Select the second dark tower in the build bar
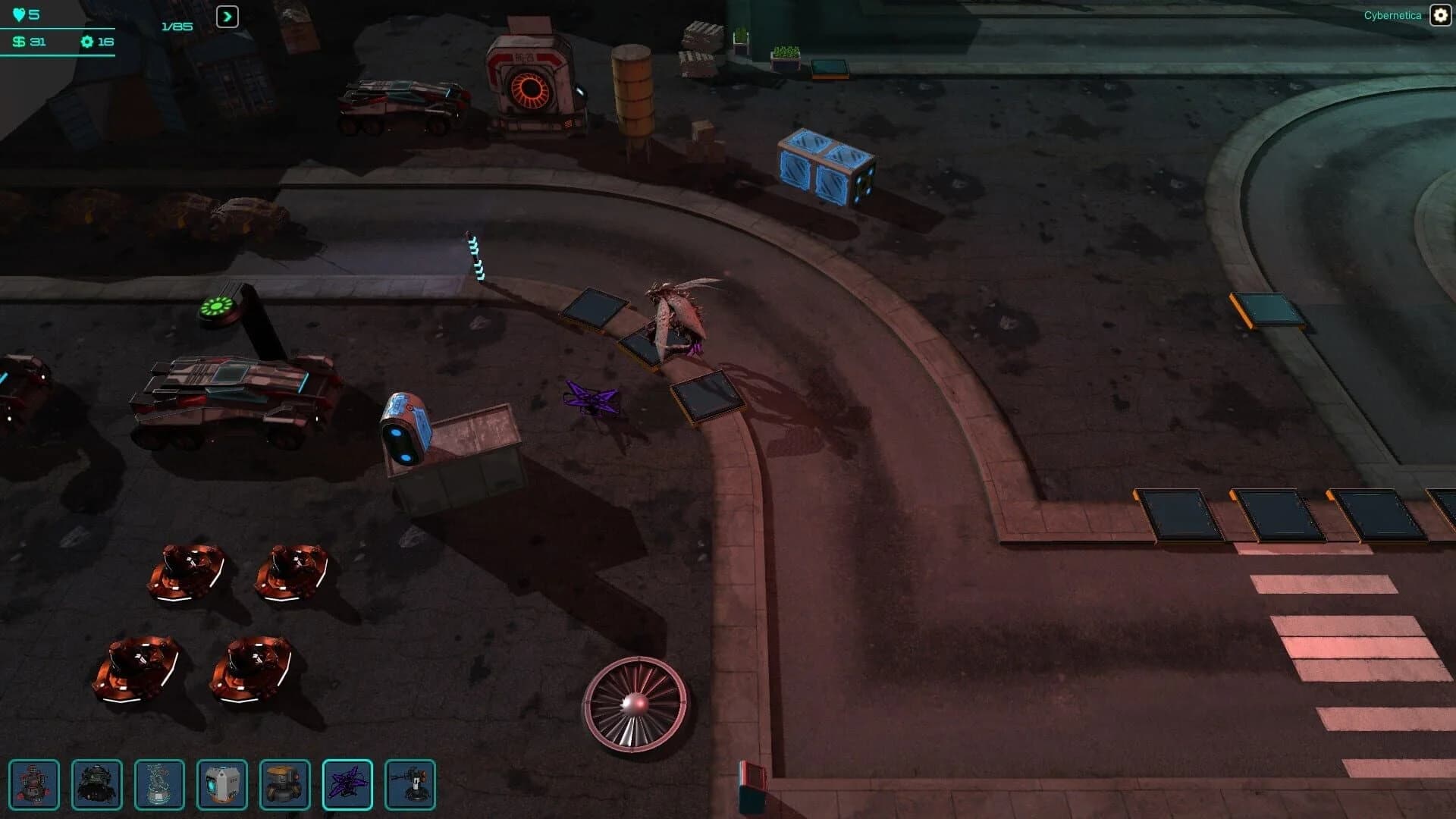 point(96,786)
